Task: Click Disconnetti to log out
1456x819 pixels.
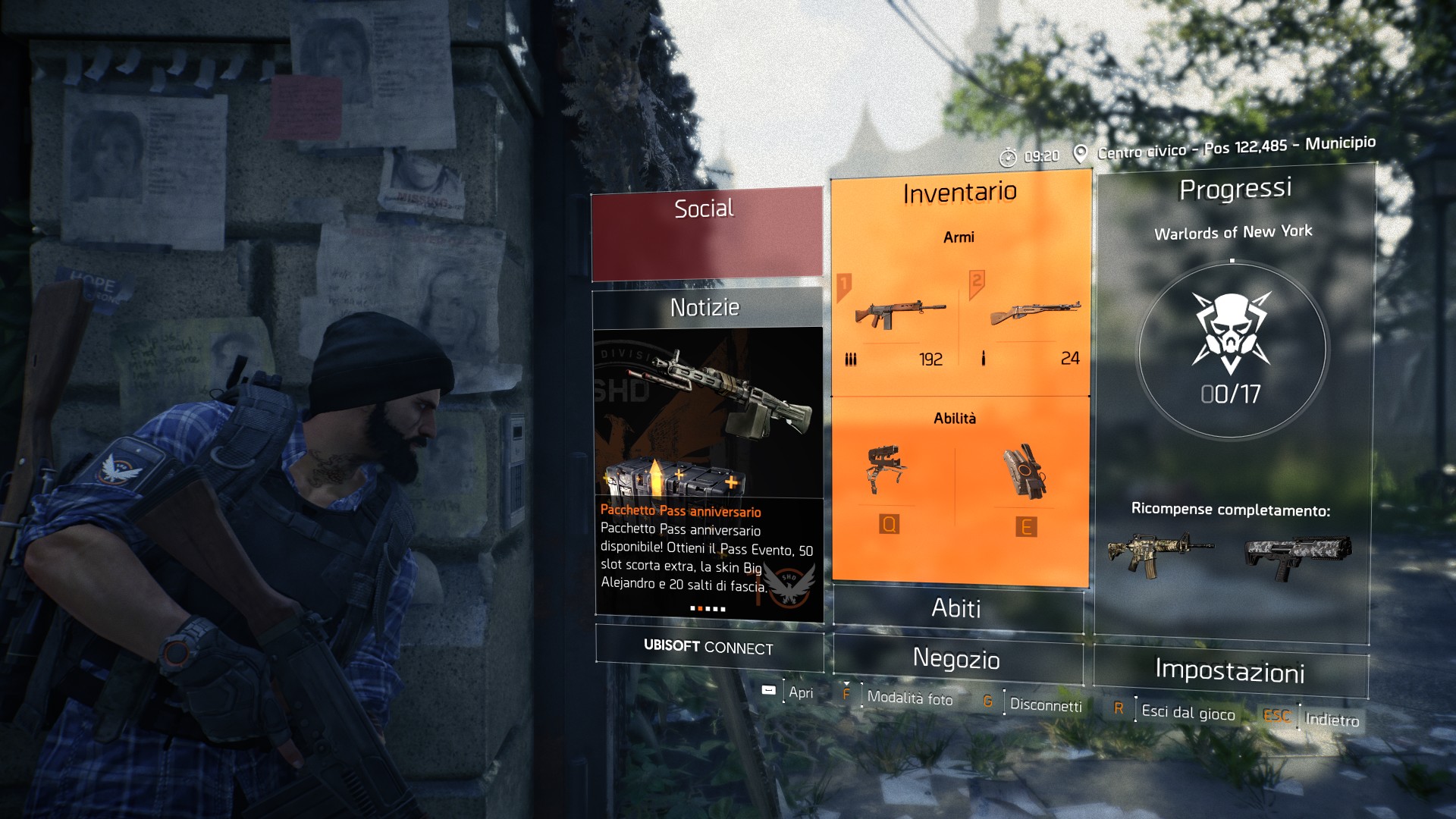Action: click(1045, 705)
